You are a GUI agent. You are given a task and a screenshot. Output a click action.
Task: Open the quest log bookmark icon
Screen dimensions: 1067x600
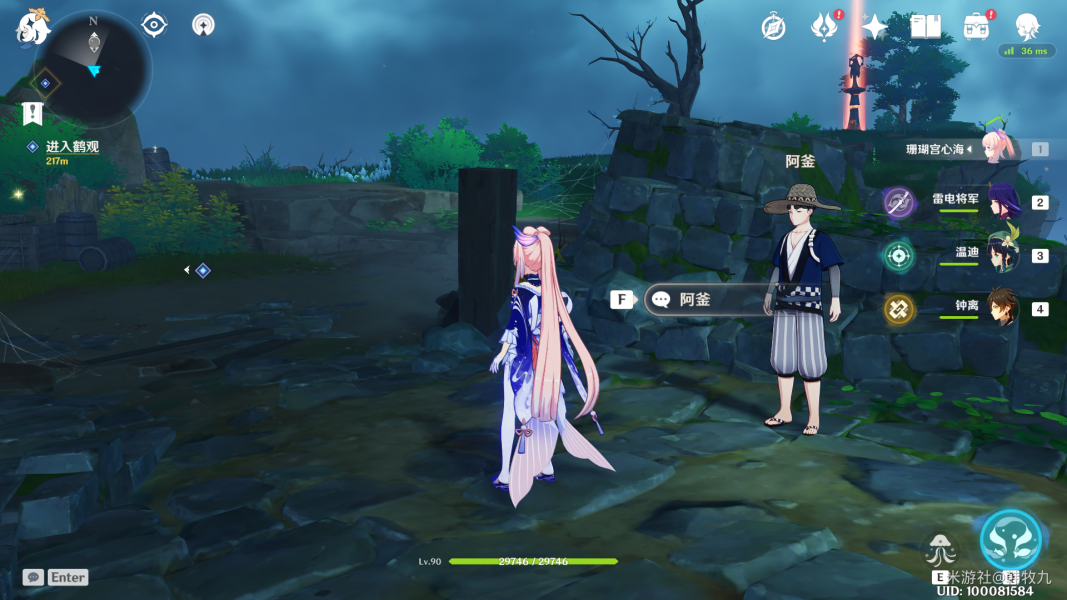(33, 114)
